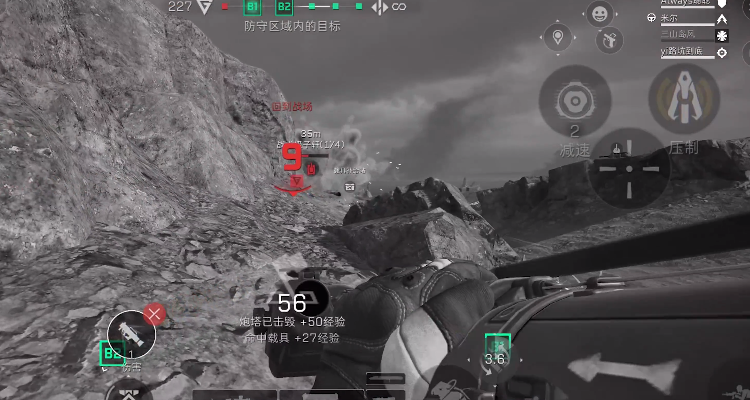Tap the crosshair fire button
Screen dimensions: 750x400
(629, 168)
